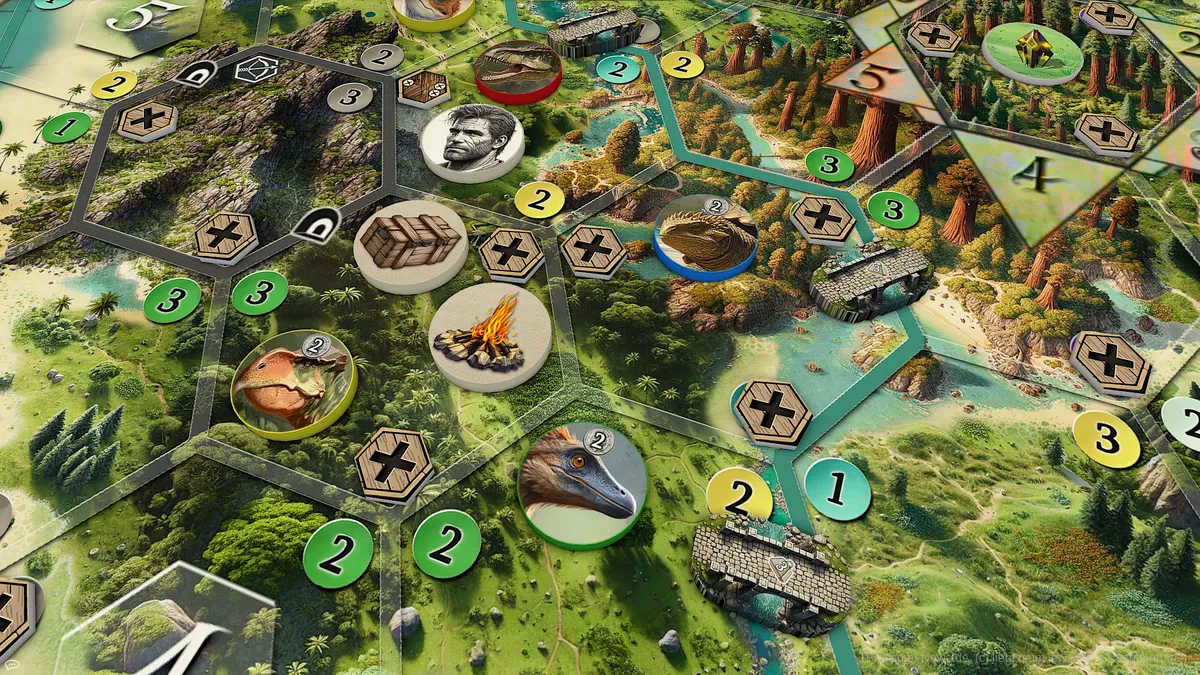This screenshot has width=1200, height=675.
Task: Click the teal number 1 marker
Action: [x=838, y=489]
